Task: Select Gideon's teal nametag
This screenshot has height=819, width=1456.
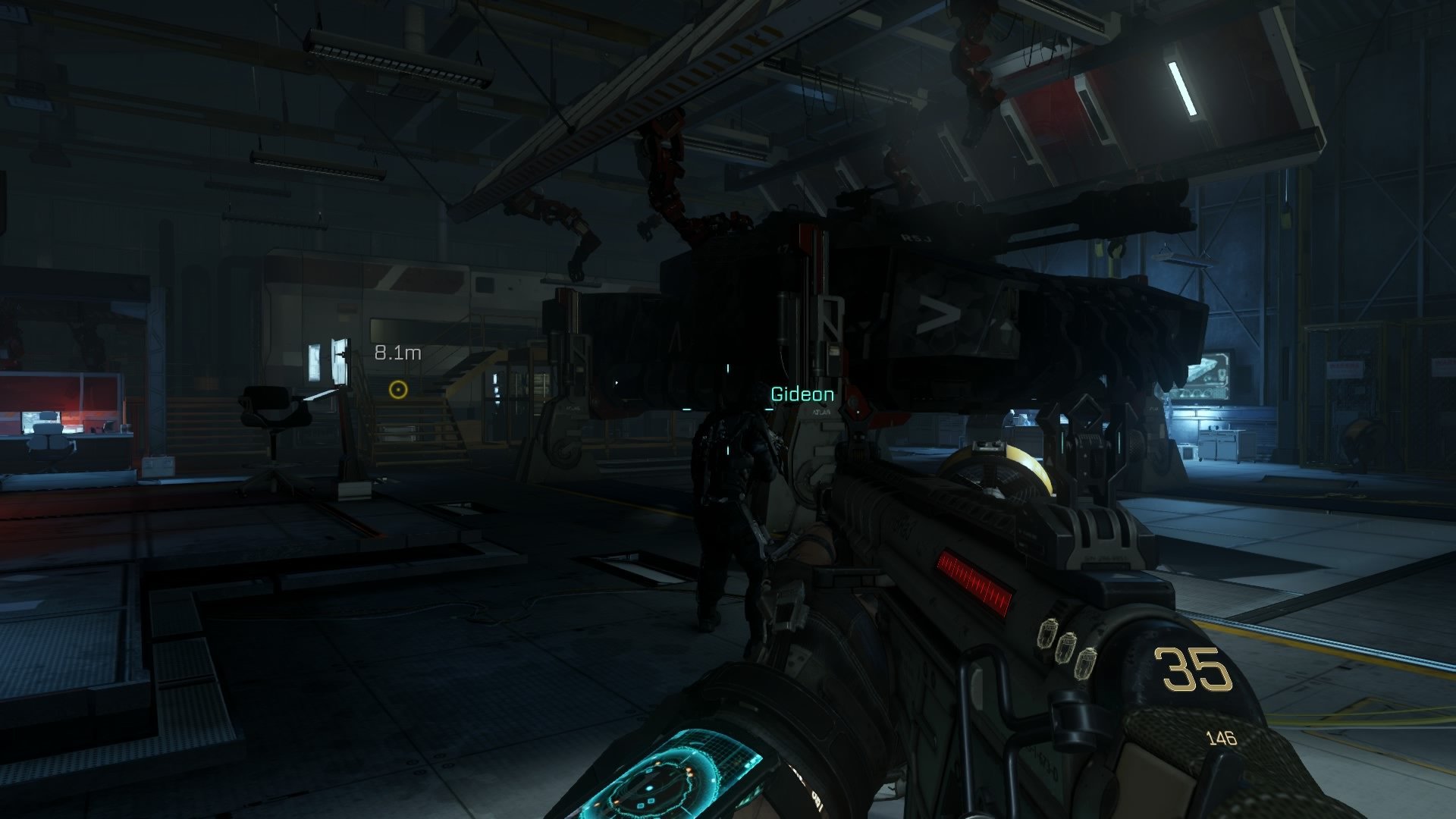Action: (802, 394)
